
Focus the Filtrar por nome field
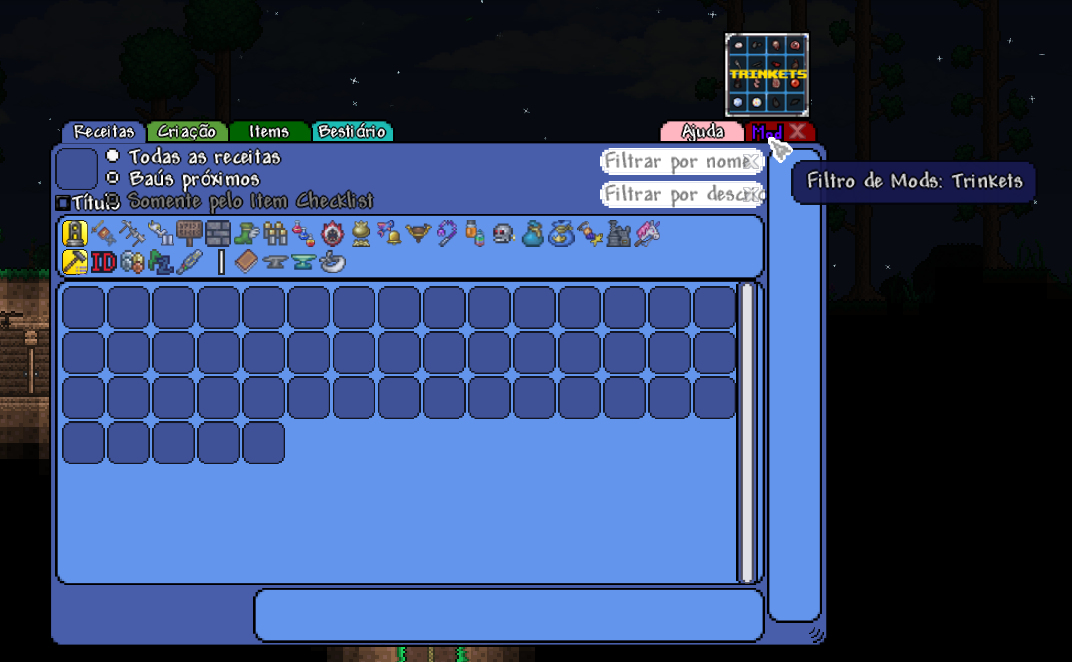click(x=672, y=161)
